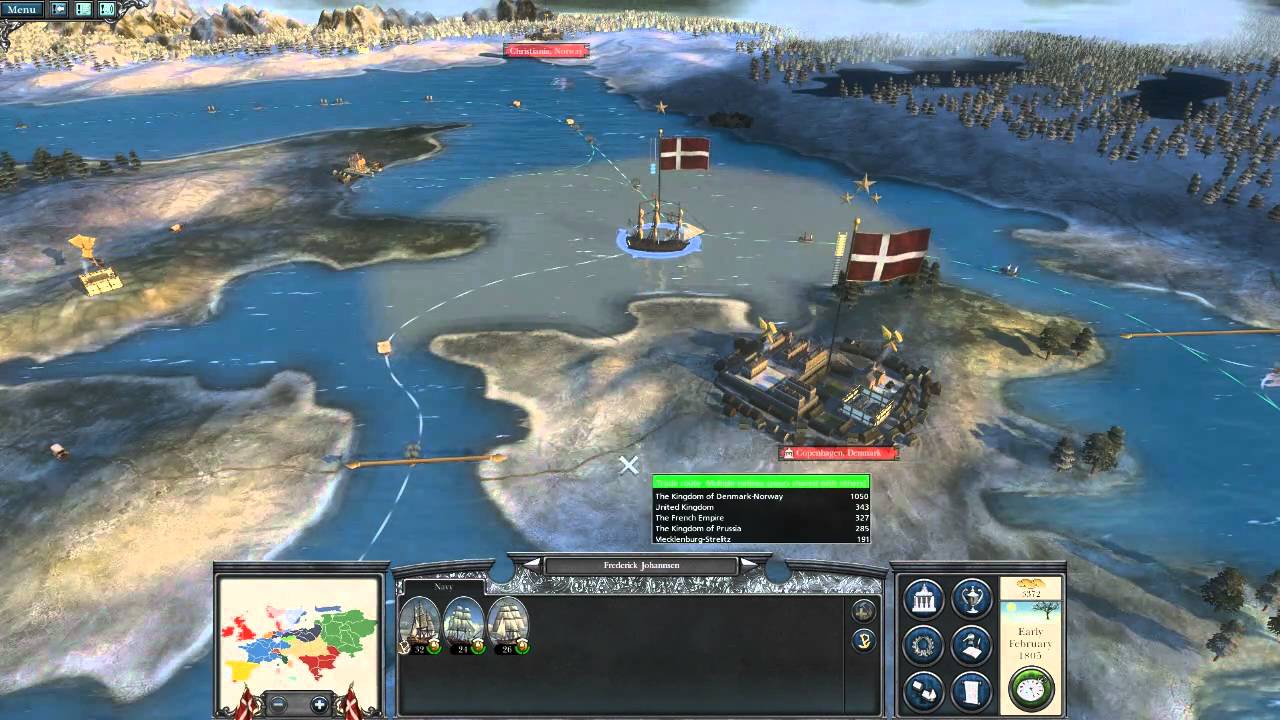The image size is (1280, 720).
Task: Select the next admiral with right arrow
Action: 748,565
